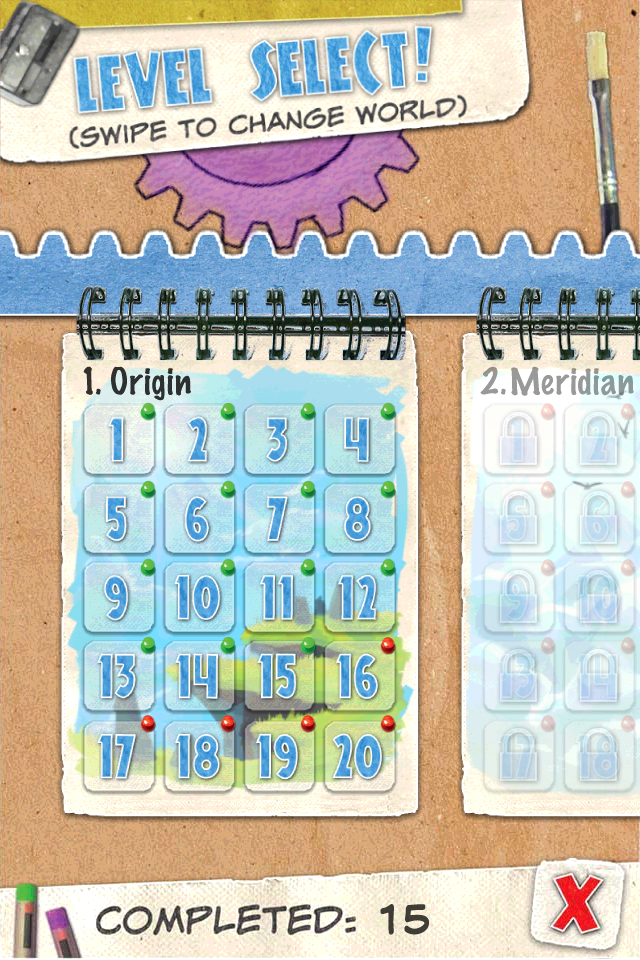Select level 13
The height and width of the screenshot is (960, 640).
click(118, 677)
